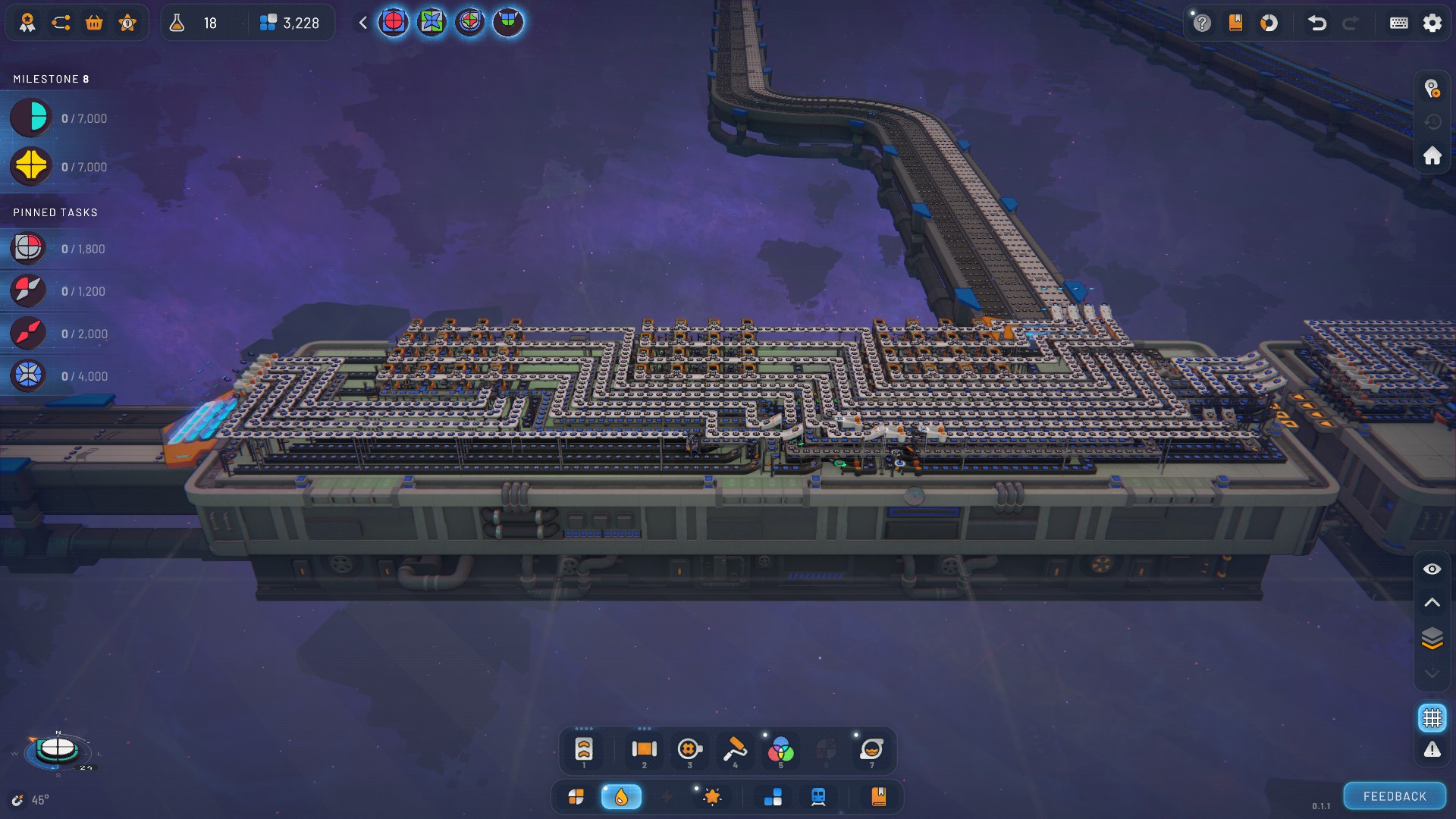Open the settings gear menu
The image size is (1456, 819).
point(1432,23)
